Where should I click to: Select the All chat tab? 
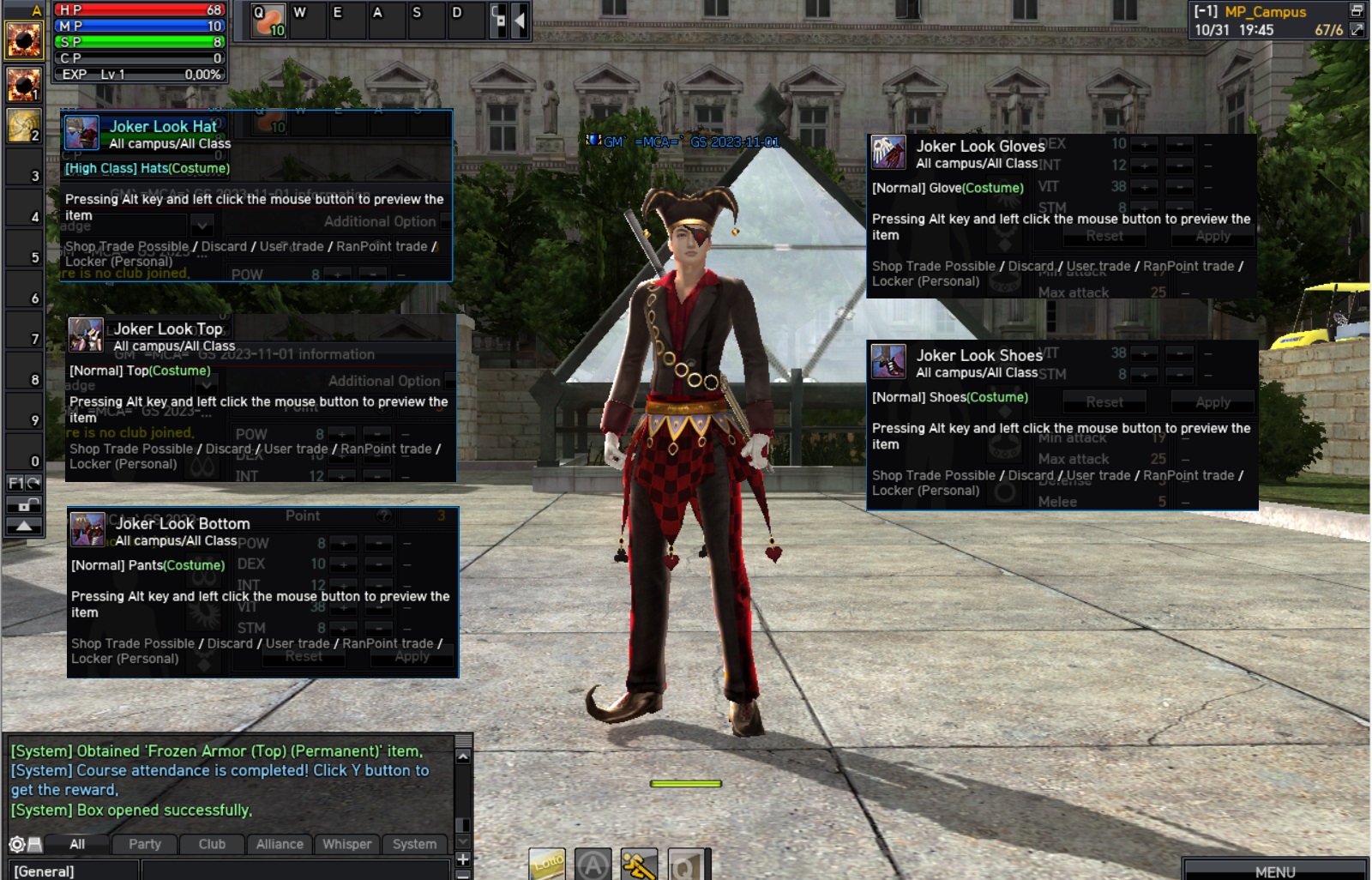pos(77,844)
